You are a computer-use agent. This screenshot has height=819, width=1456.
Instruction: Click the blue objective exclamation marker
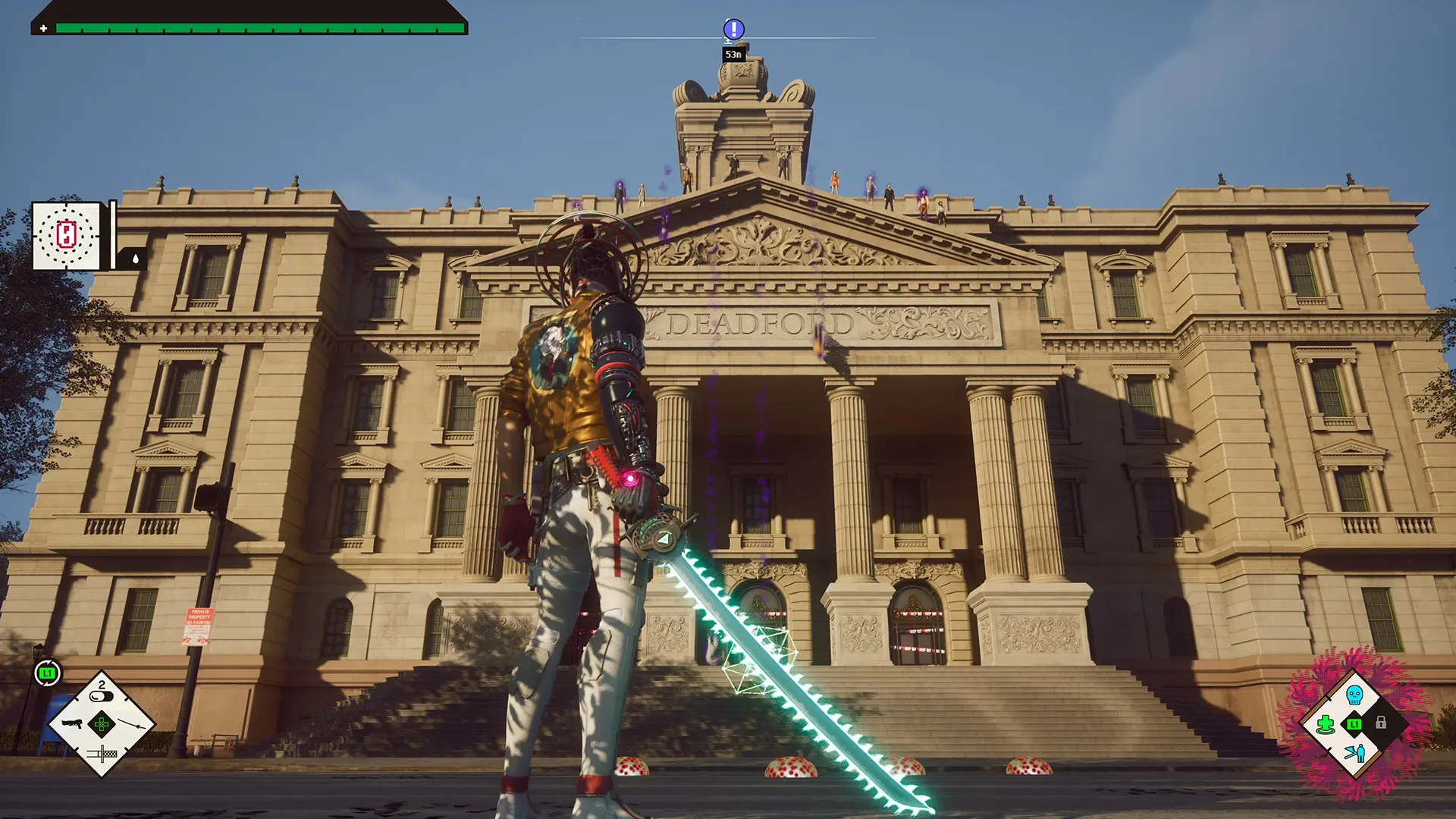733,30
